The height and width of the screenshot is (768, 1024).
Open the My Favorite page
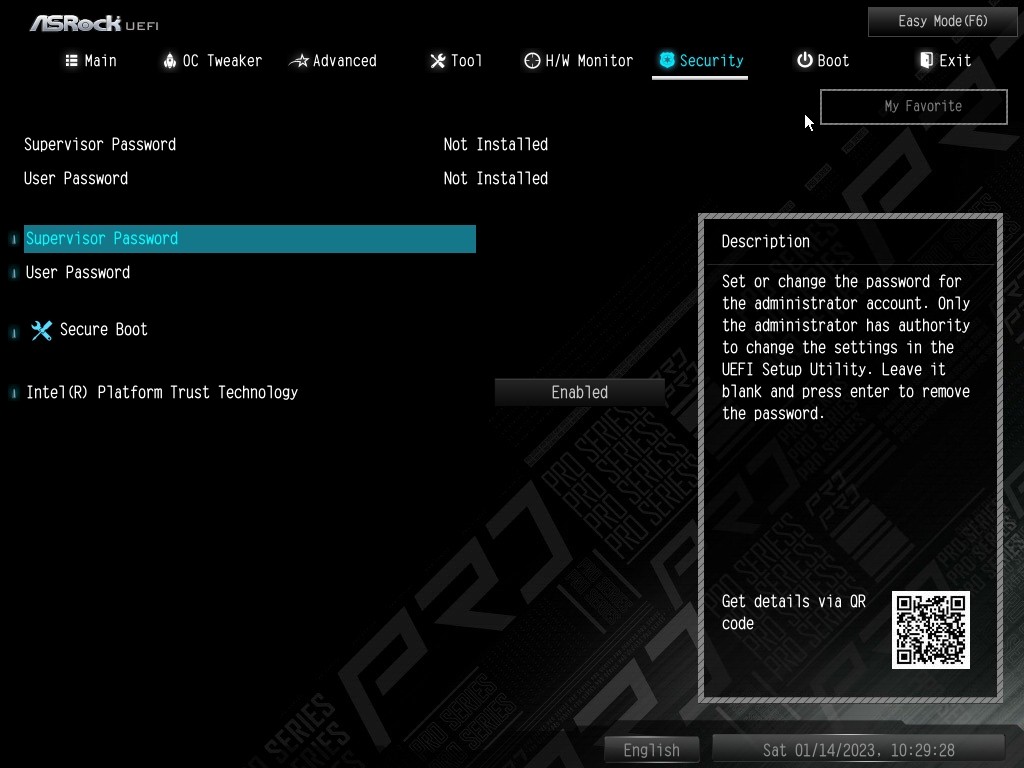pos(913,106)
